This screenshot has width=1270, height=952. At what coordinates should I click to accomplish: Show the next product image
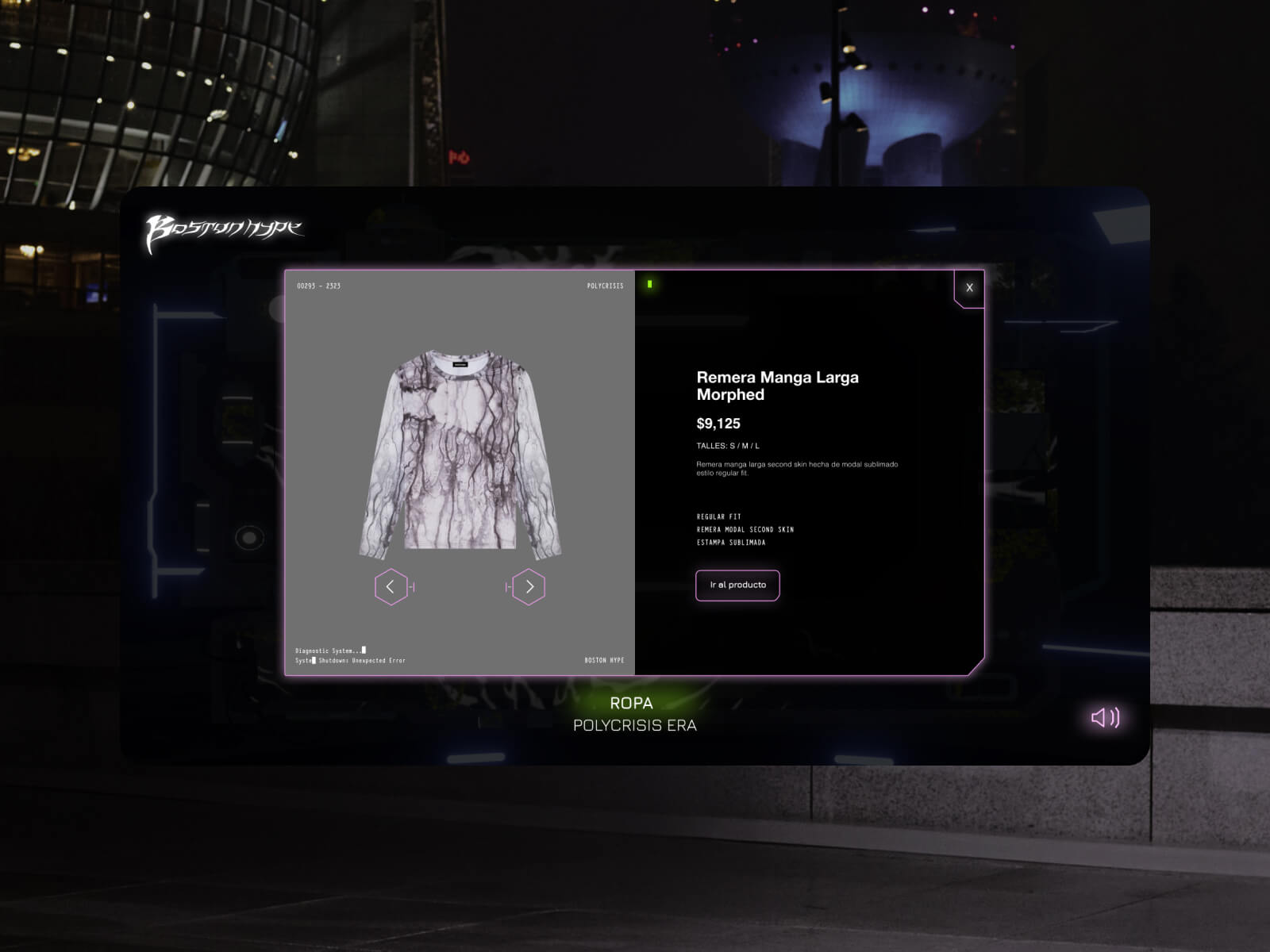(529, 587)
